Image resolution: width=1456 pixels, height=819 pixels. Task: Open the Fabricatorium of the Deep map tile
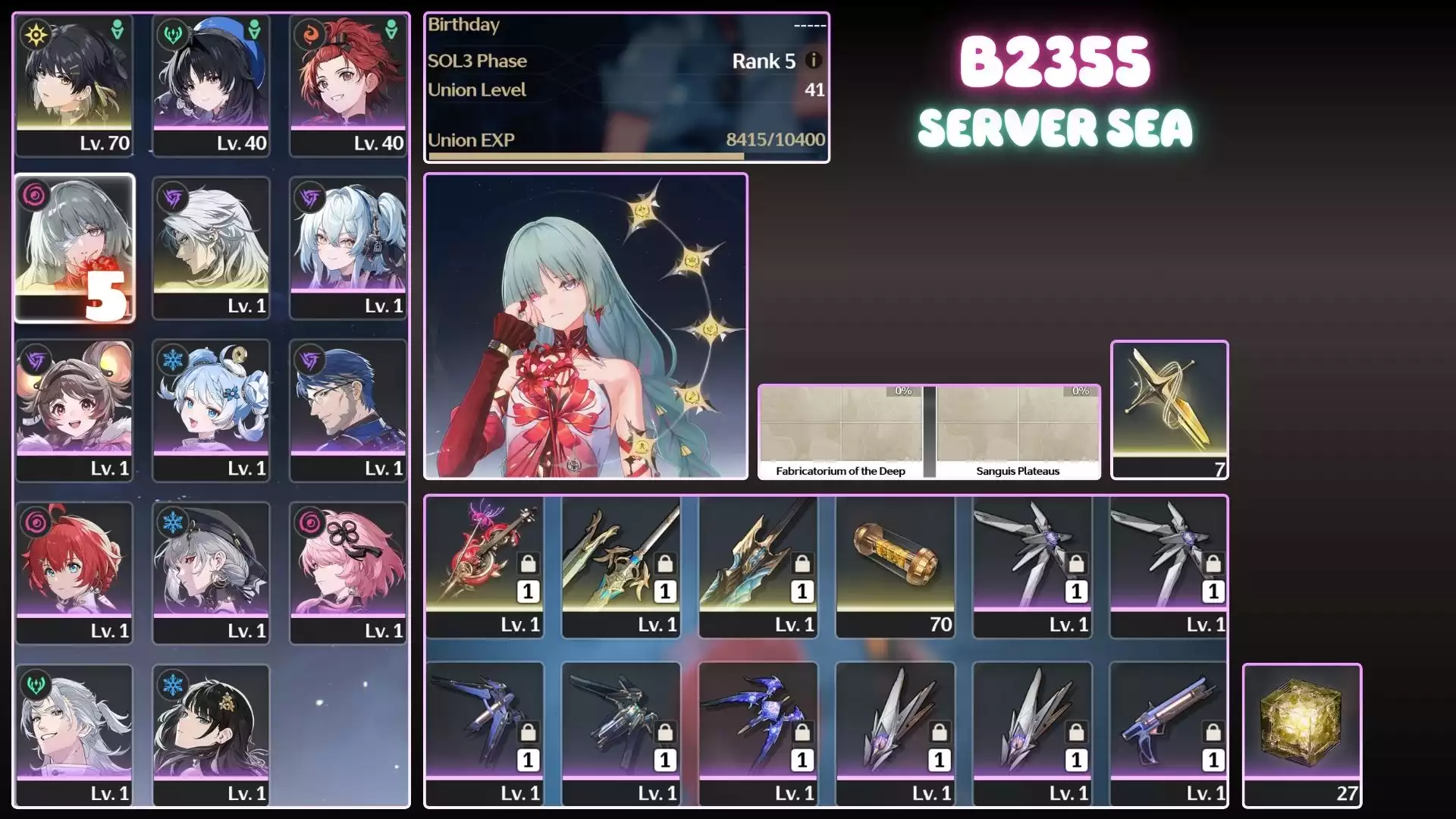point(840,431)
